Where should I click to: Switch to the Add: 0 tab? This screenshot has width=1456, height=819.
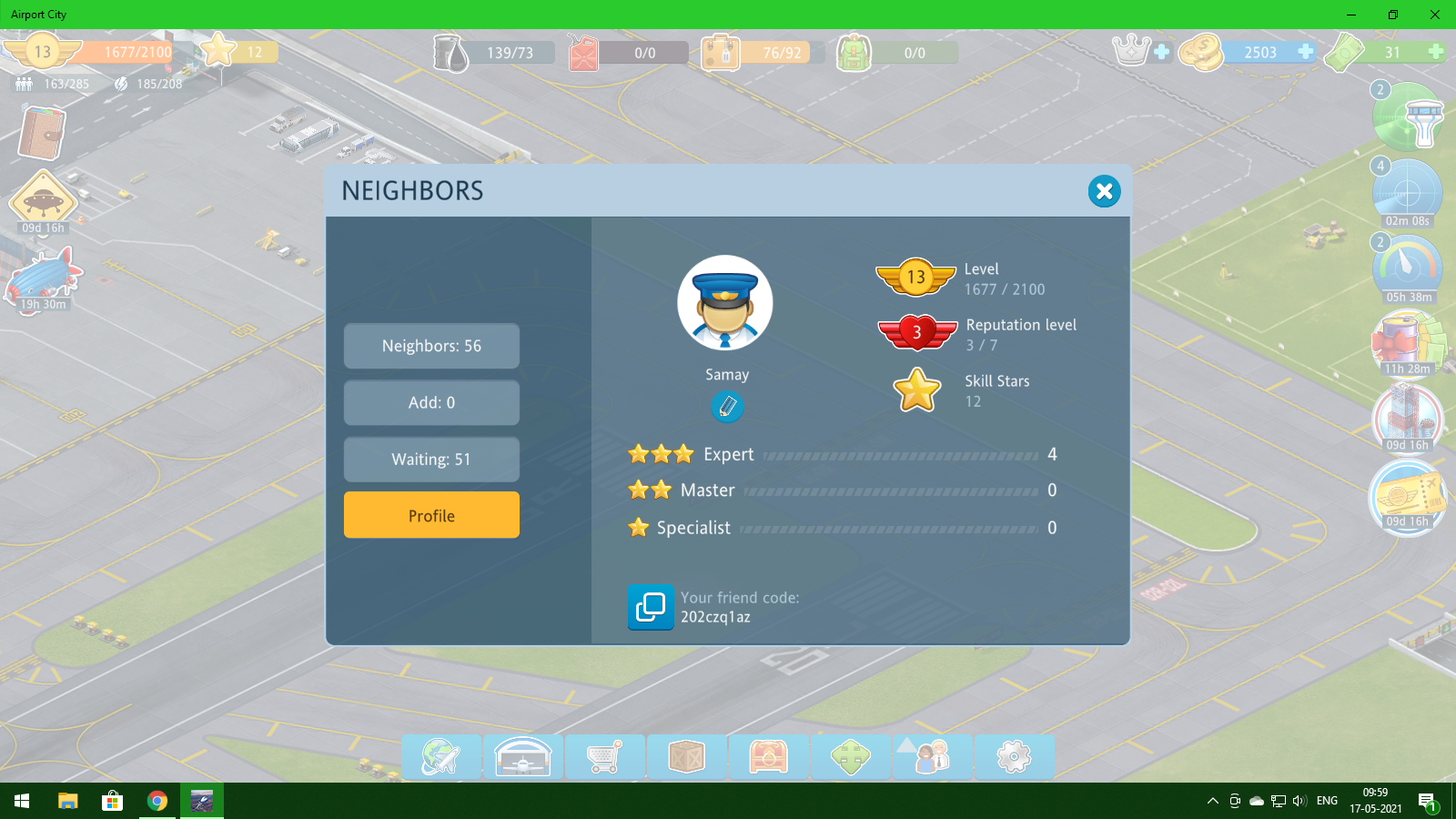point(431,402)
